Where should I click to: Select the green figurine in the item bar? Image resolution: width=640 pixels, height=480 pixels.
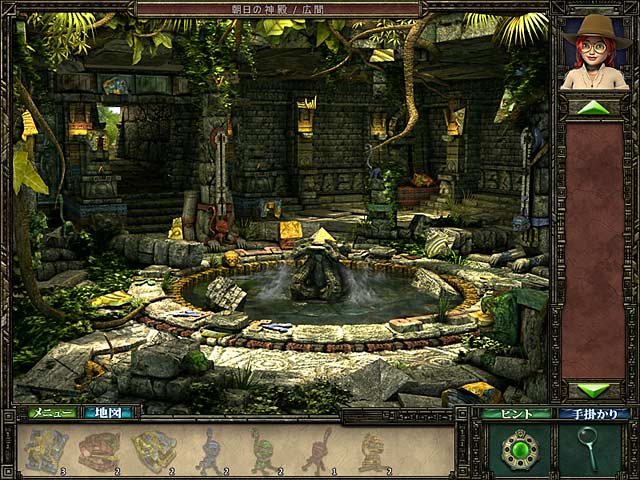264,449
